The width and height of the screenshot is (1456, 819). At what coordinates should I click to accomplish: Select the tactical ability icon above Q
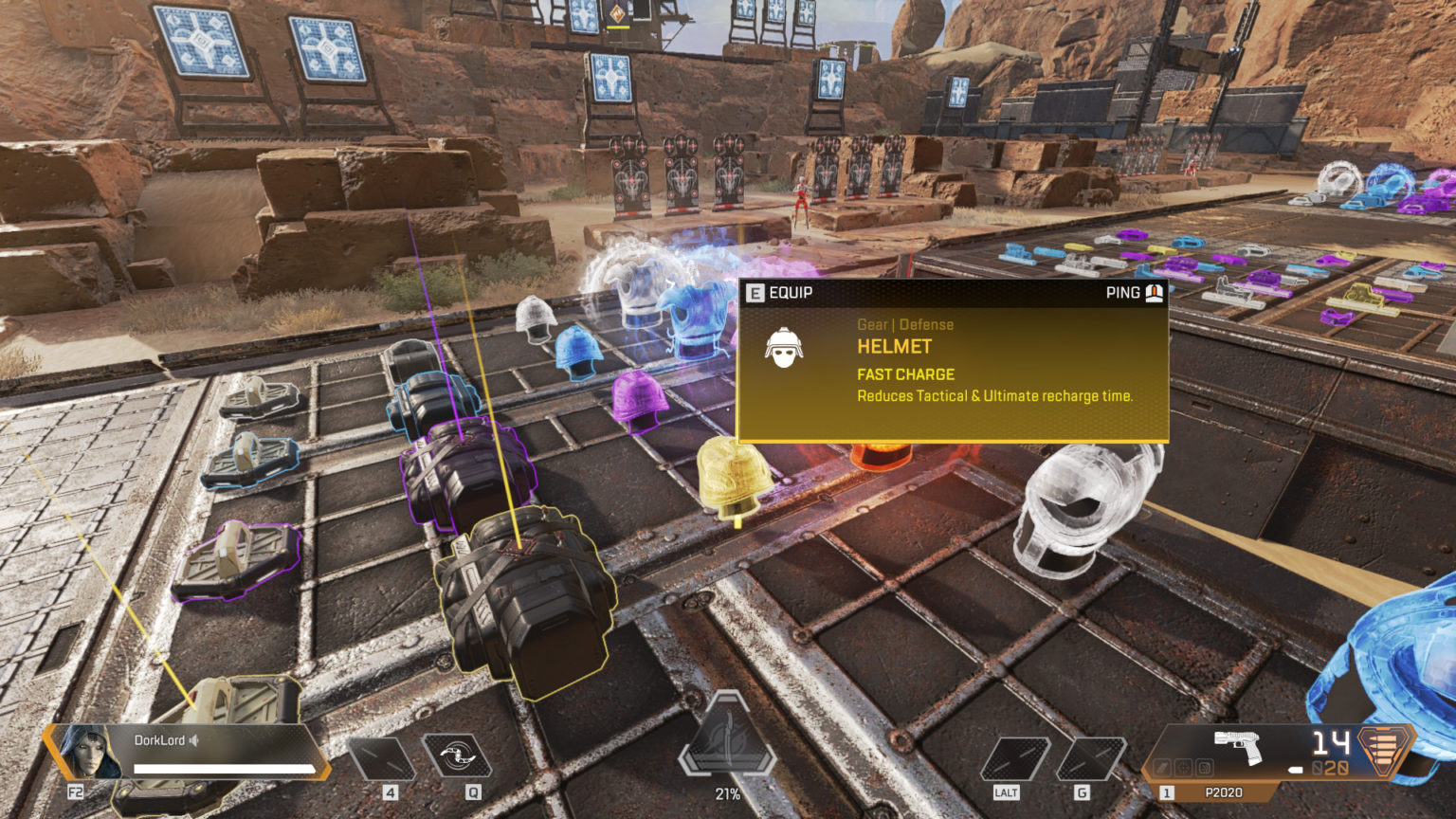pyautogui.click(x=457, y=756)
